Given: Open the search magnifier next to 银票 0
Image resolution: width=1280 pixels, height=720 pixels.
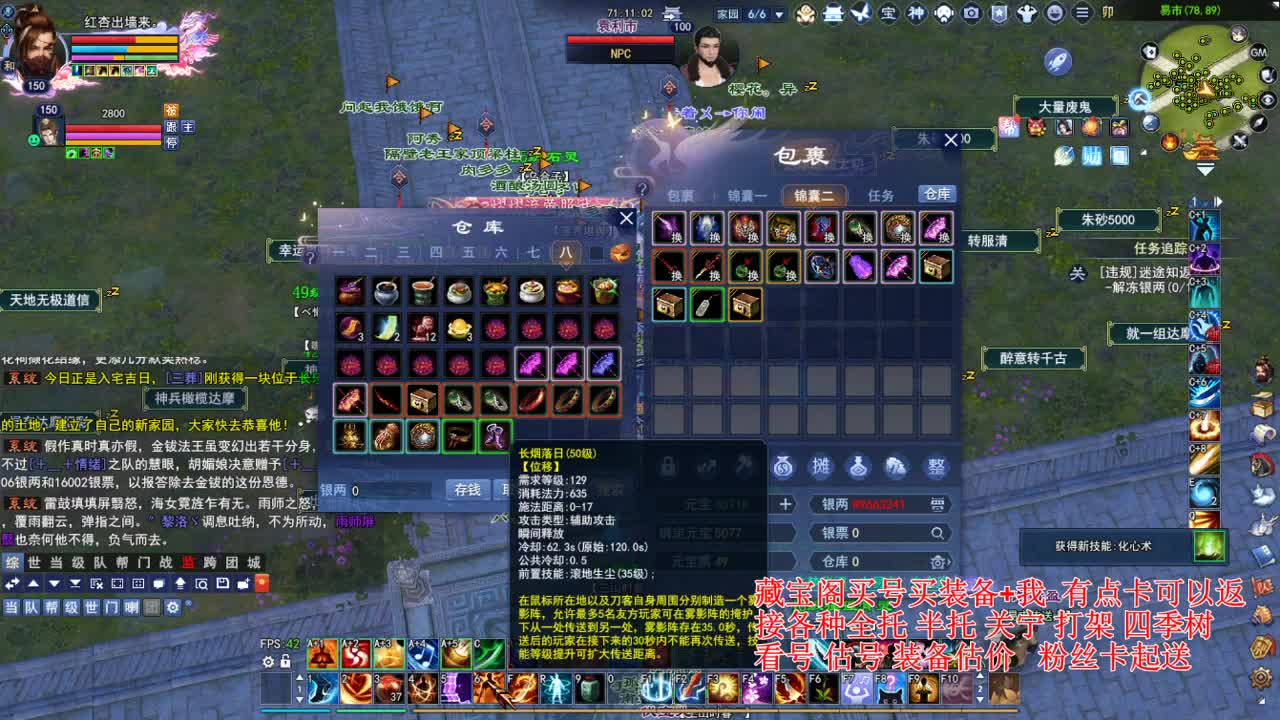Looking at the screenshot, I should [x=937, y=532].
